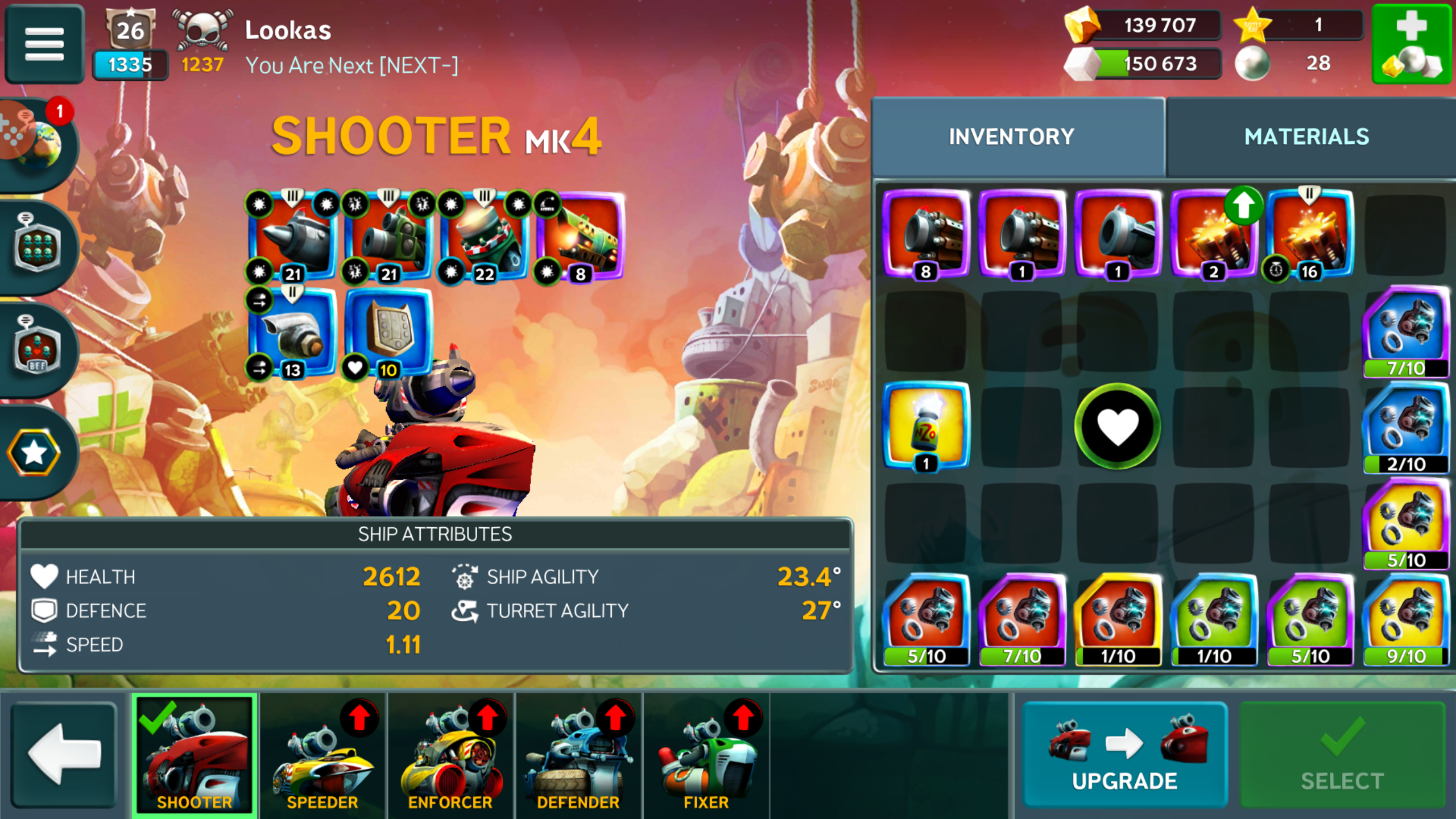The image size is (1456, 819).
Task: Select the inventory item with green upgrade arrow
Action: pyautogui.click(x=1214, y=234)
